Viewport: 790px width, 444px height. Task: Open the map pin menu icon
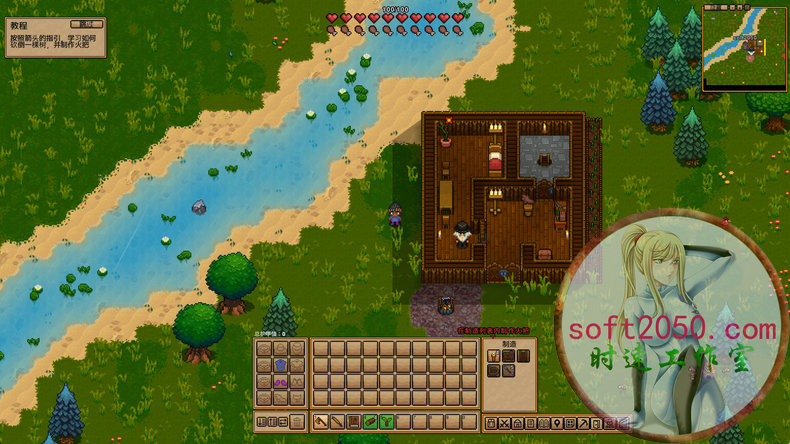[x=555, y=423]
